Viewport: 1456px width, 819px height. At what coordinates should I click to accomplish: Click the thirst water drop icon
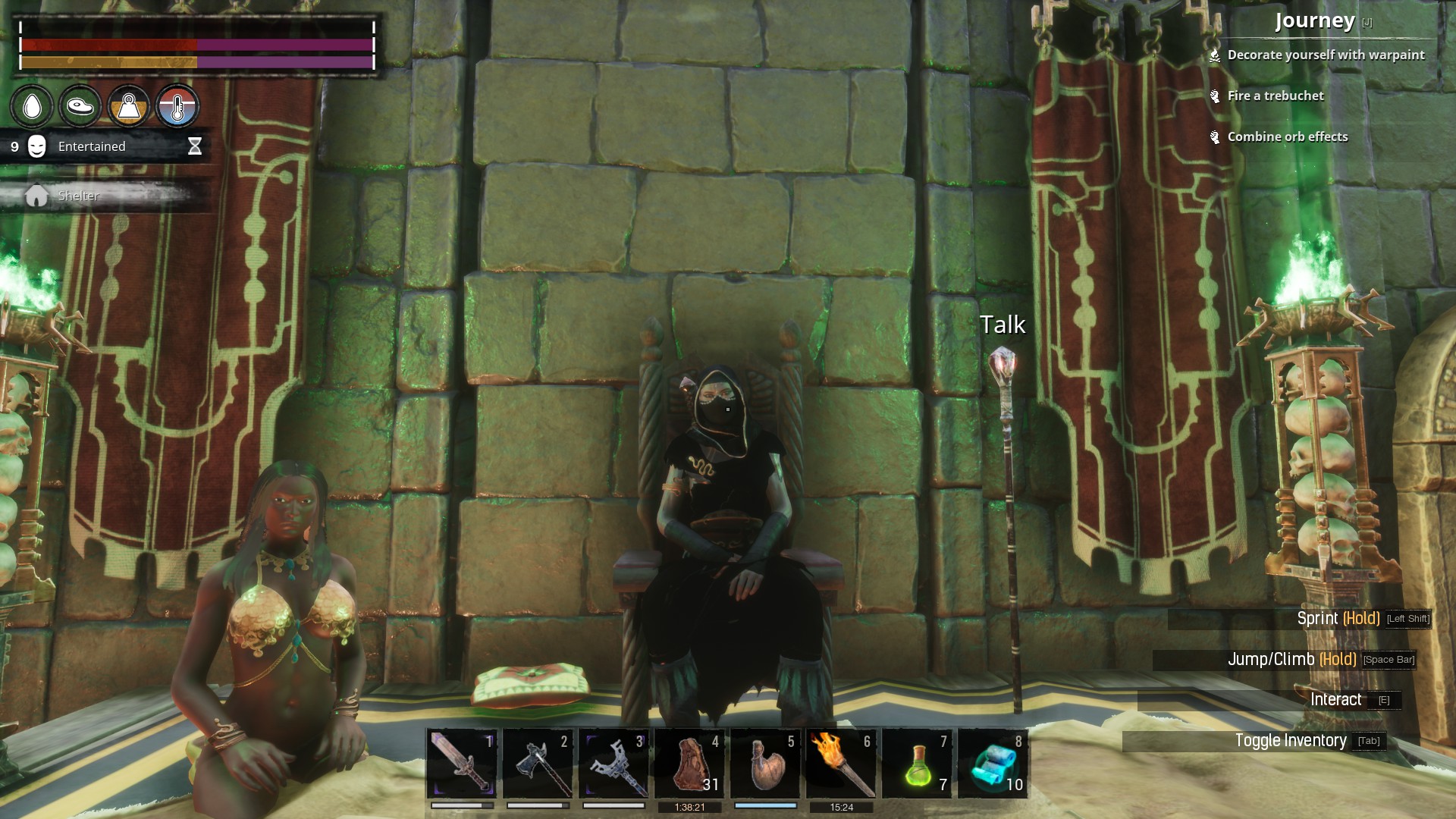click(32, 106)
